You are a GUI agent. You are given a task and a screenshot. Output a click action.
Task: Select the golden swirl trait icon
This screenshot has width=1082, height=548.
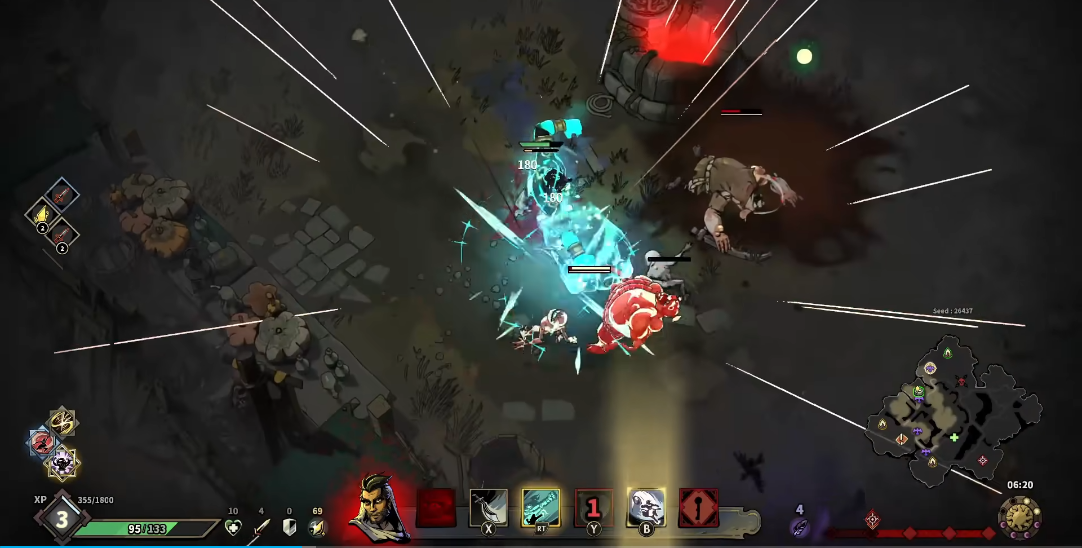click(63, 422)
